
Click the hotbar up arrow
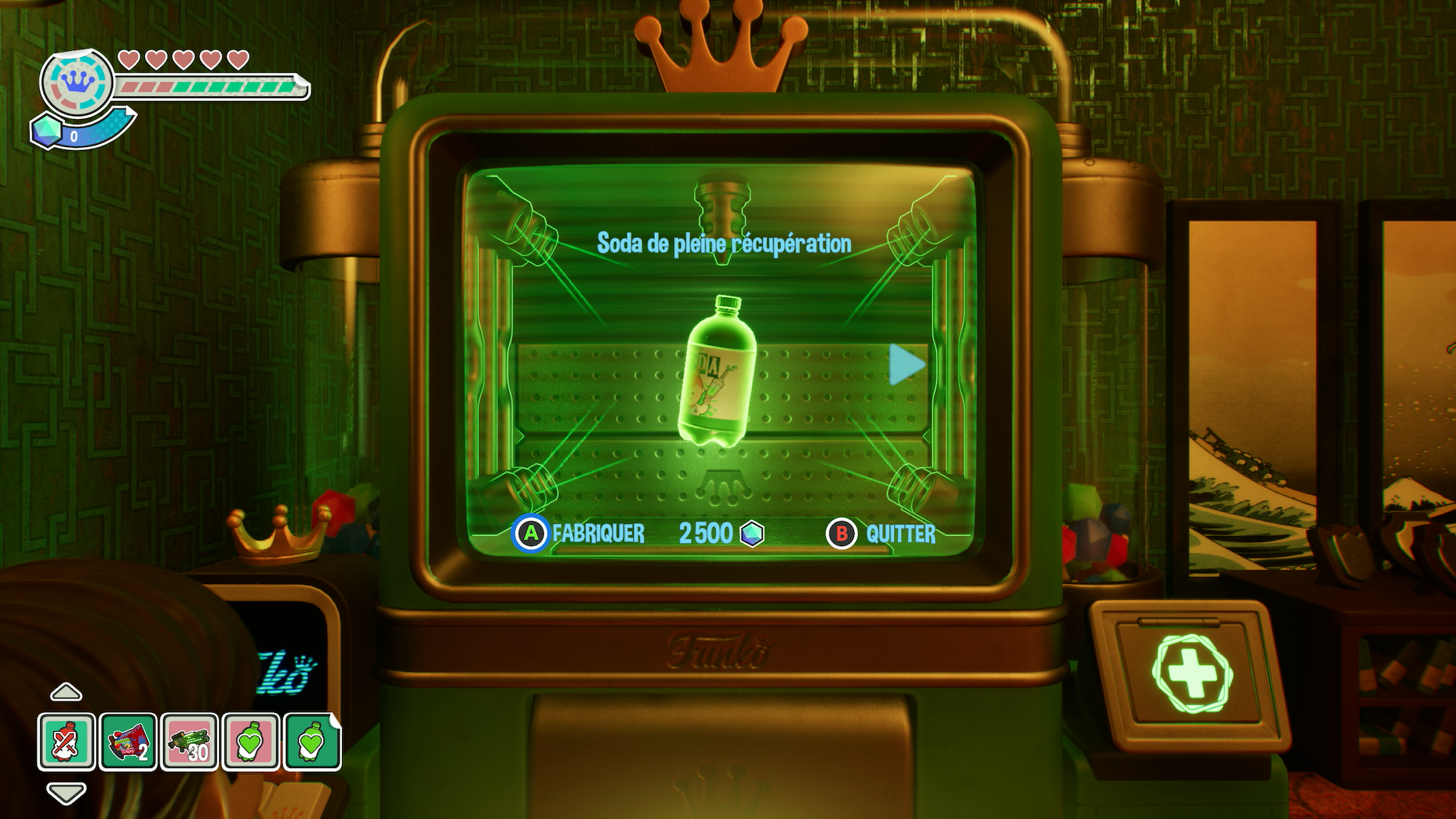click(x=66, y=692)
